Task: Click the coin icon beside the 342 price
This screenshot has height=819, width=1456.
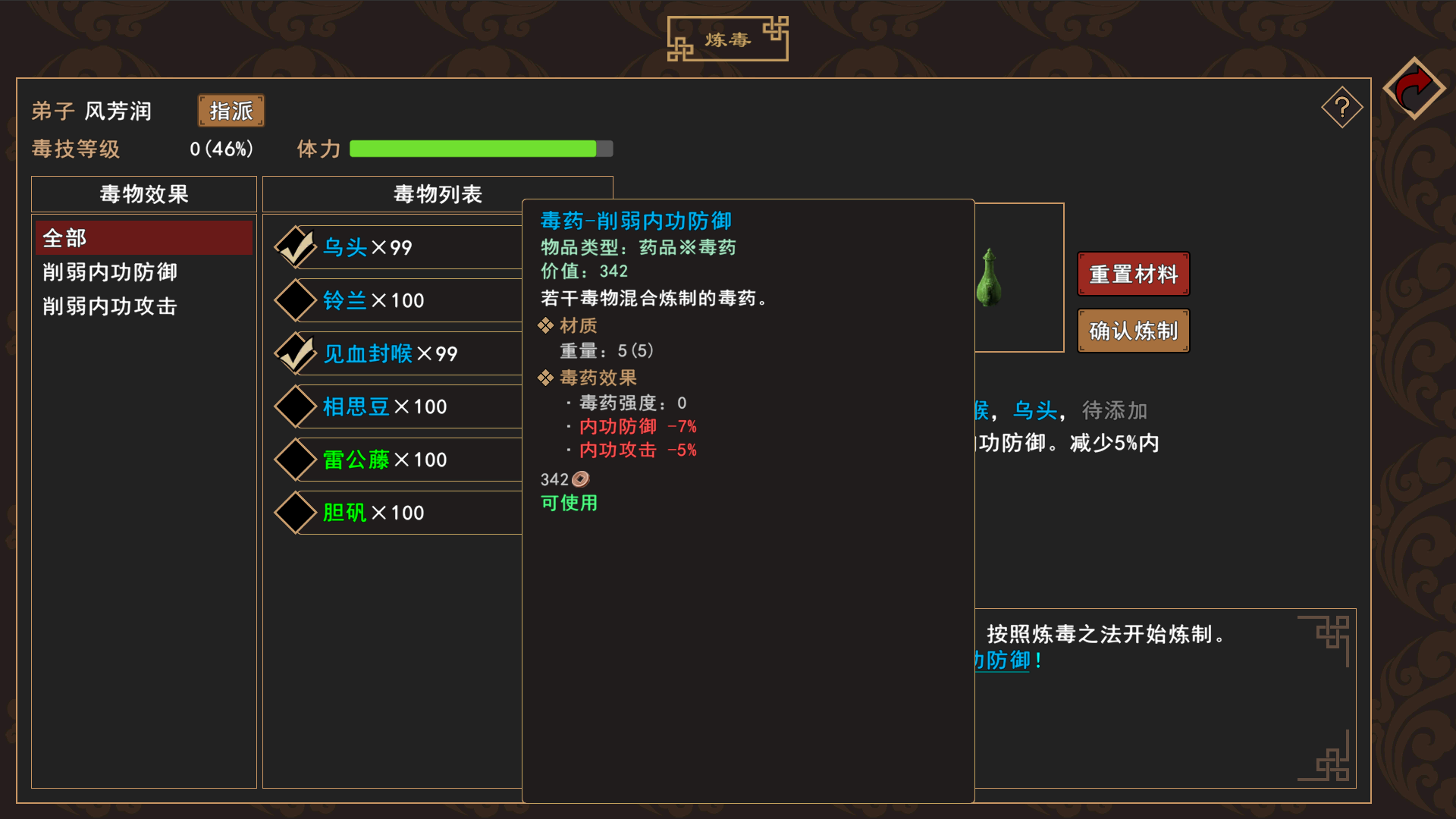Action: click(x=581, y=479)
